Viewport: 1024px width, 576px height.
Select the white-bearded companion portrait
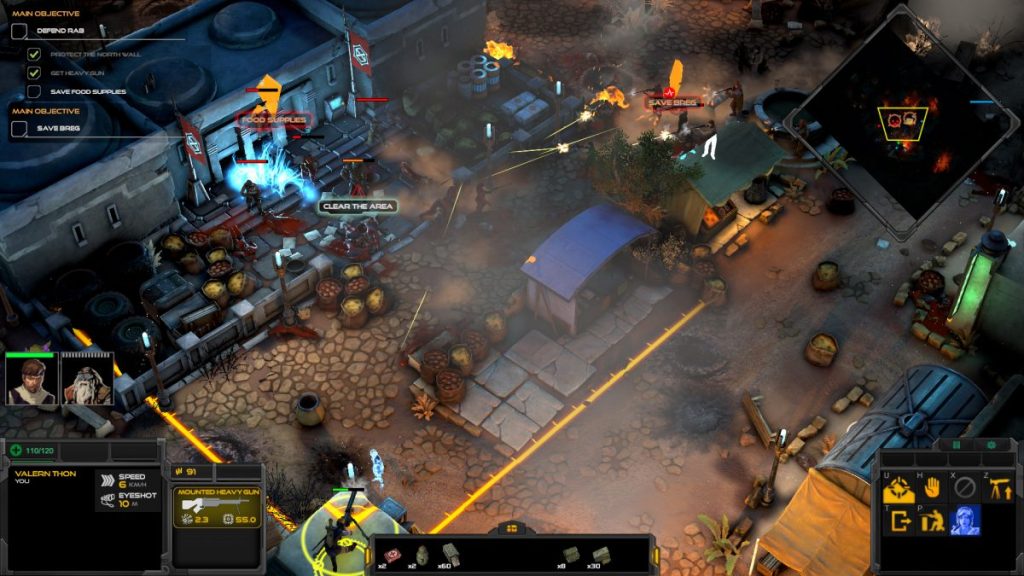pos(87,380)
